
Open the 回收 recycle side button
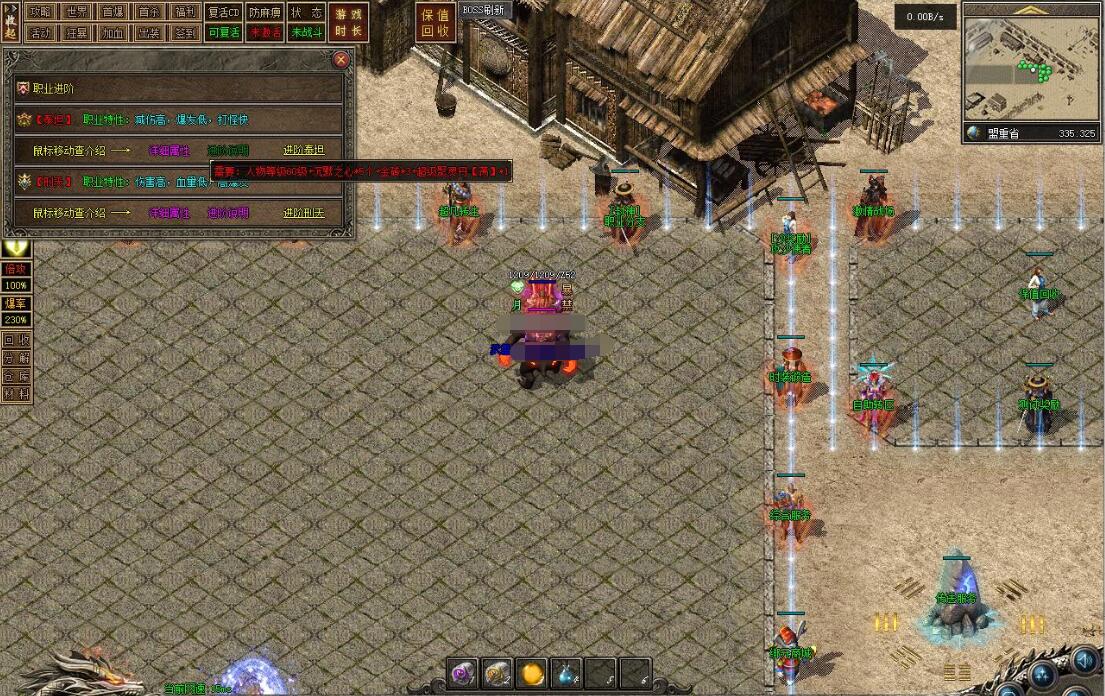pos(16,339)
